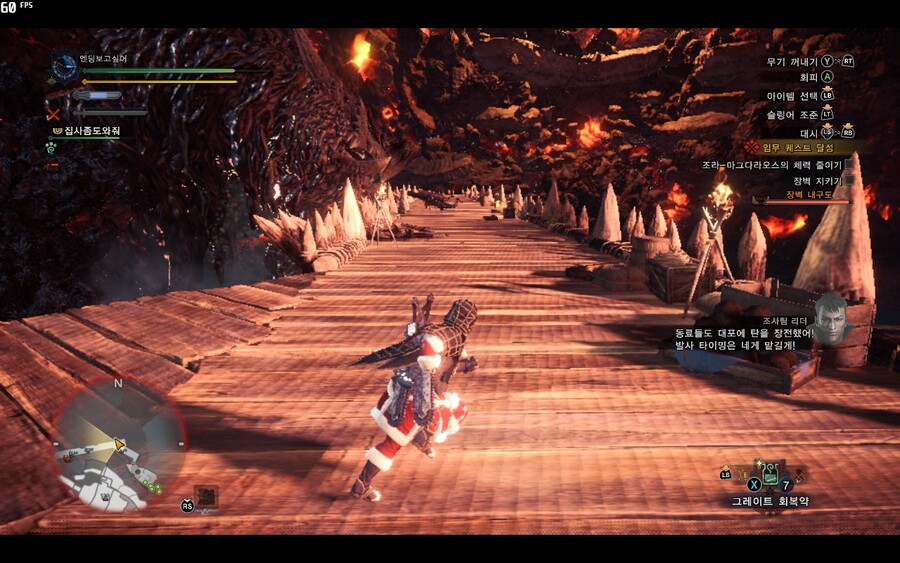Tick the Zorah Magdaros health objective checkbox

(850, 164)
